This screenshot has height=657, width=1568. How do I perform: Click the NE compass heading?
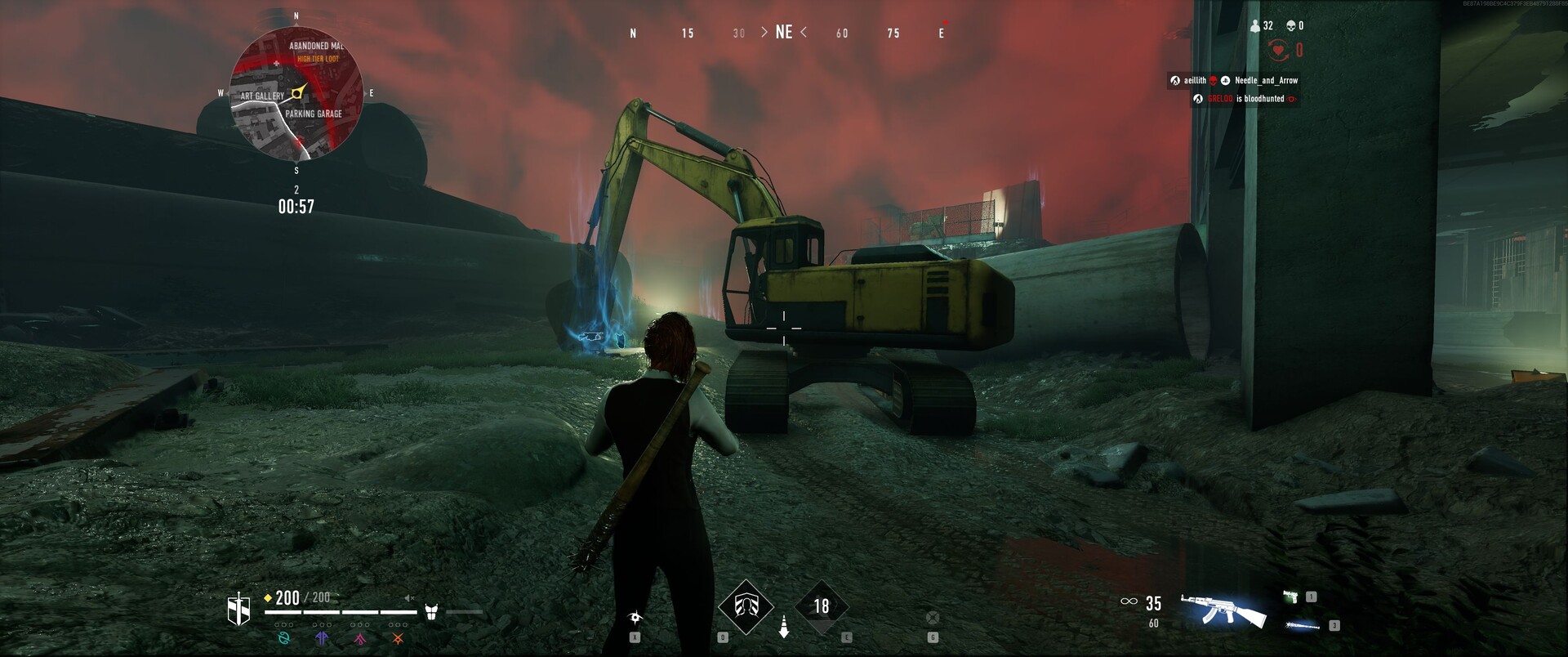coord(784,33)
